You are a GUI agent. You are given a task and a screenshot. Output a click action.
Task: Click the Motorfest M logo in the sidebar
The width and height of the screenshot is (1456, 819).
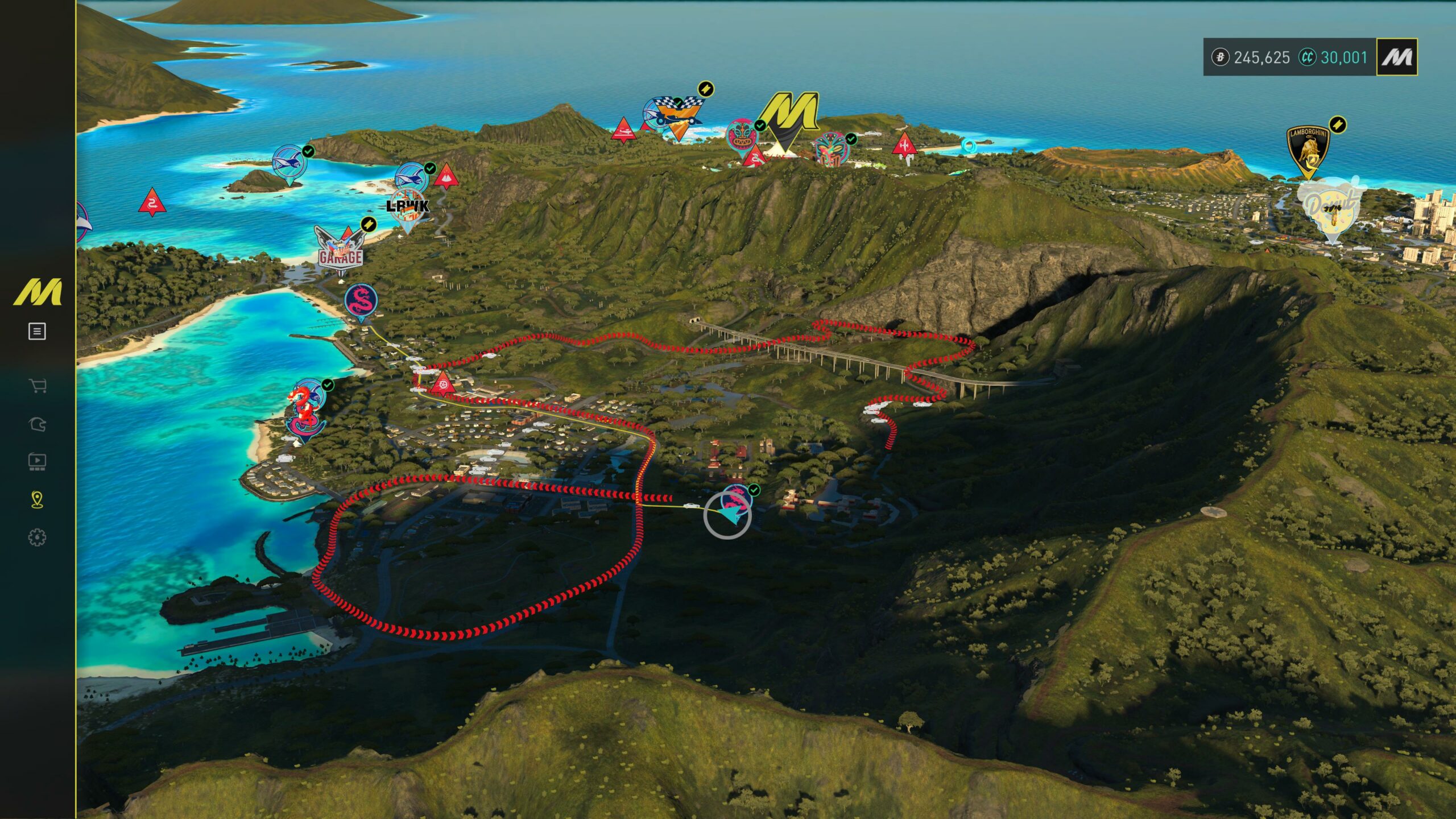pyautogui.click(x=38, y=292)
